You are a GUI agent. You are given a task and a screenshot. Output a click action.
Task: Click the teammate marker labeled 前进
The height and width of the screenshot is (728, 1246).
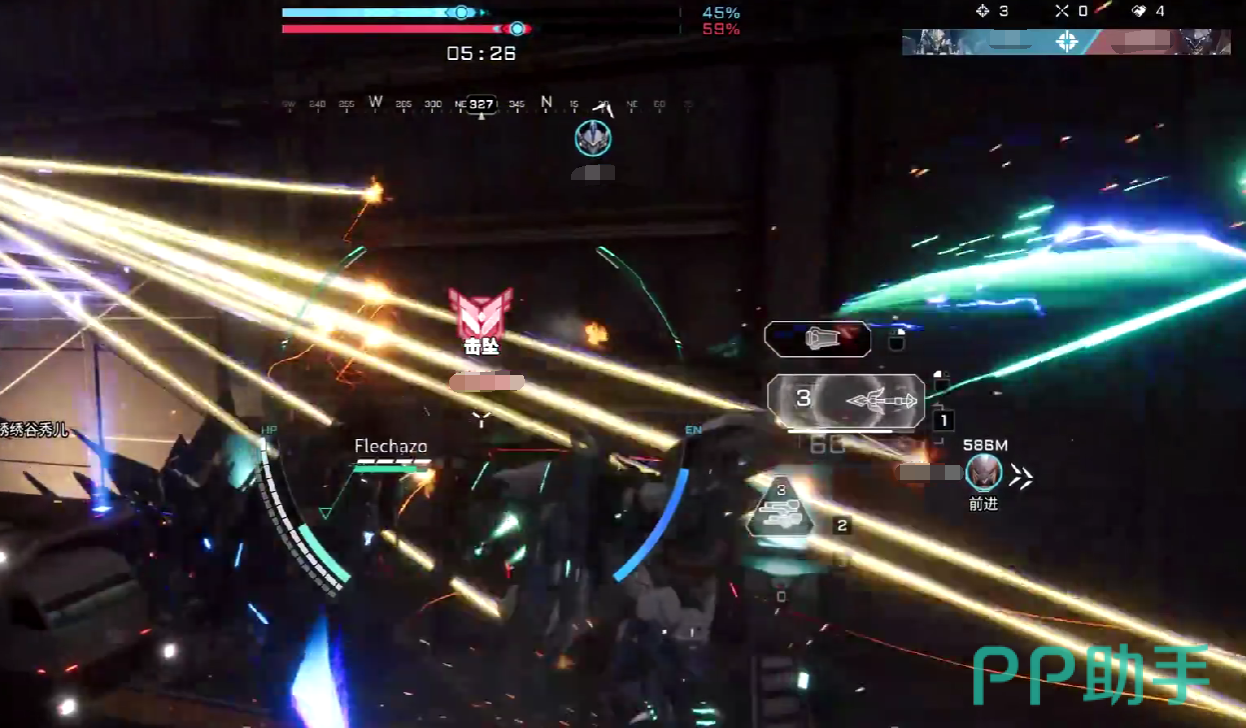(x=984, y=473)
